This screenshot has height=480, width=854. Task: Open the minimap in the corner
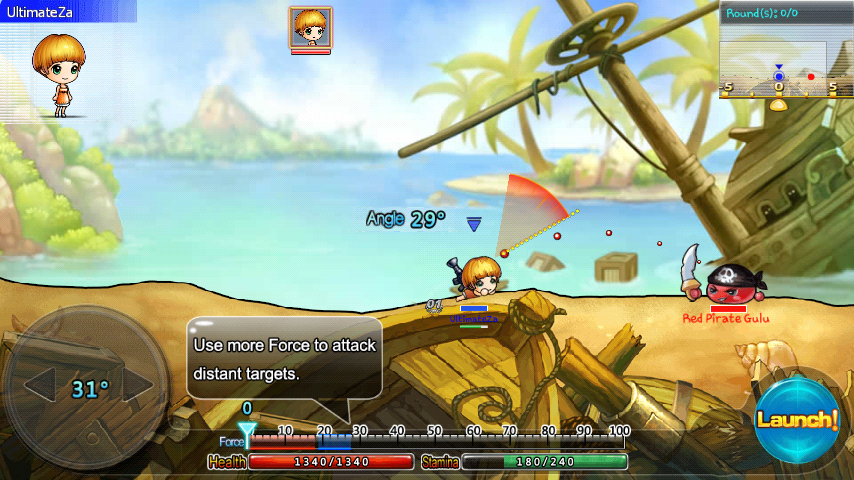(x=785, y=50)
